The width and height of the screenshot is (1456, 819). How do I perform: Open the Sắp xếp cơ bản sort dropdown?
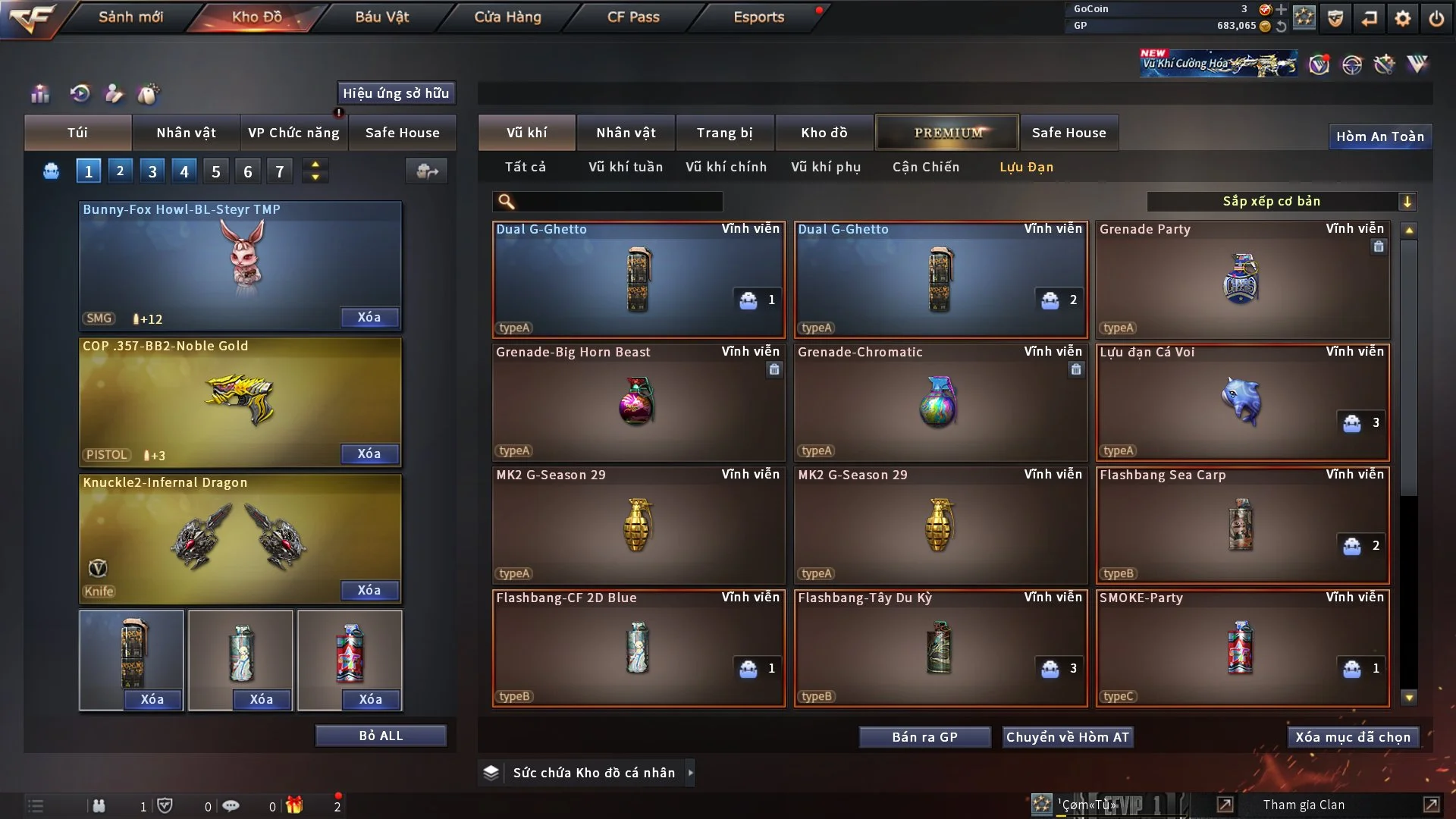coord(1281,201)
